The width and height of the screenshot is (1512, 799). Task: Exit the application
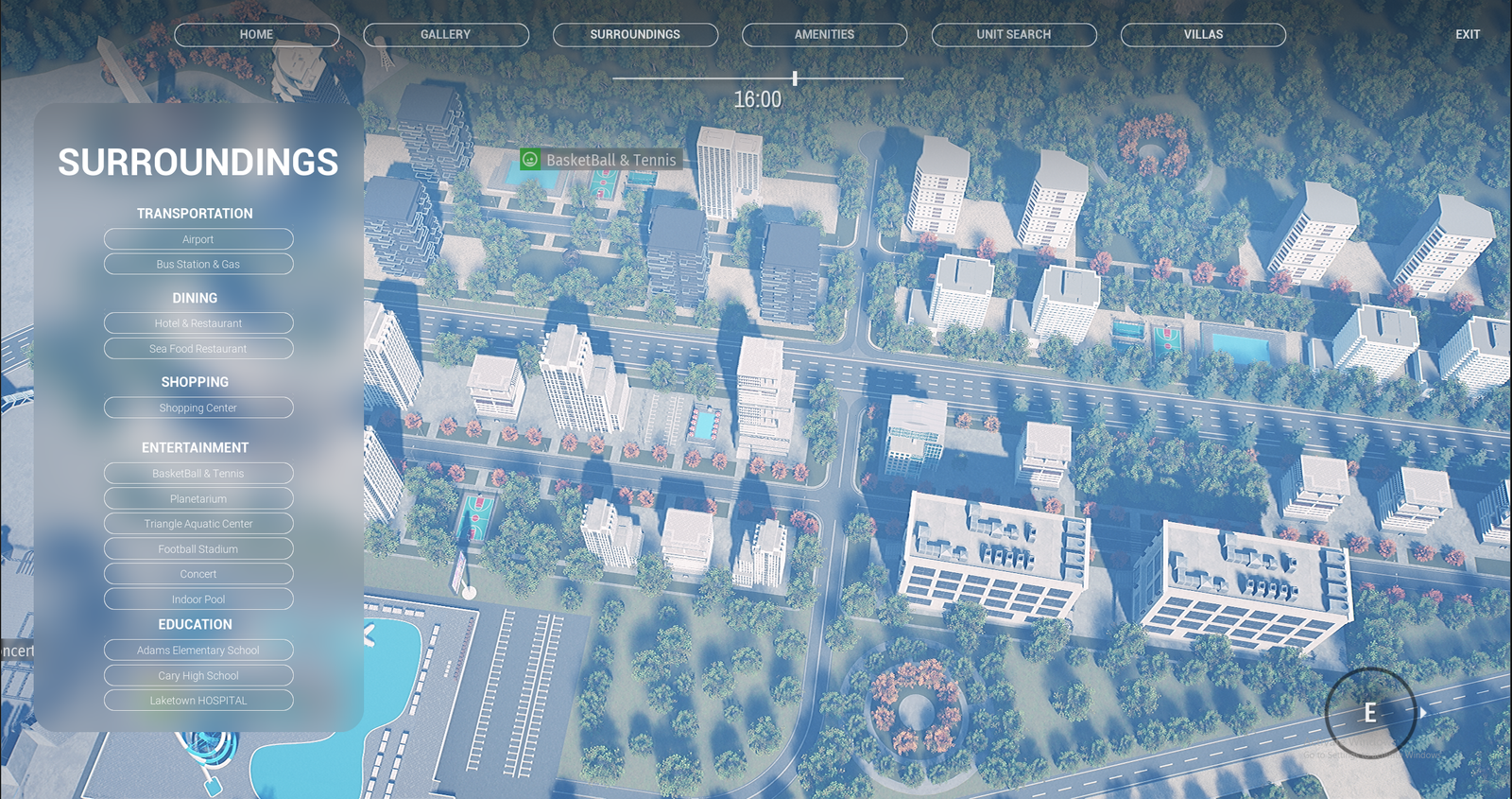point(1467,35)
